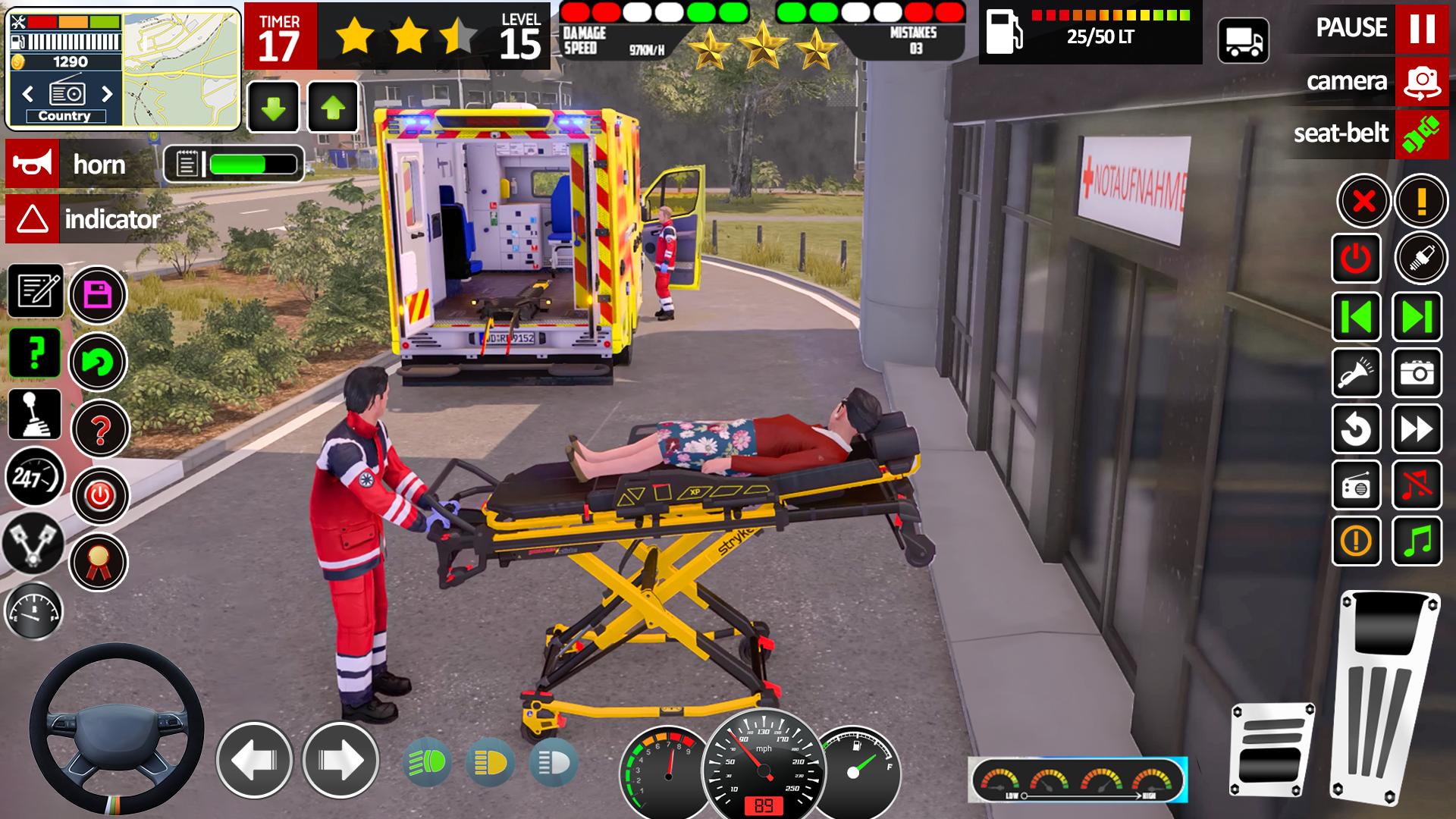Tap the brake pedal
The width and height of the screenshot is (1456, 819).
[1271, 748]
